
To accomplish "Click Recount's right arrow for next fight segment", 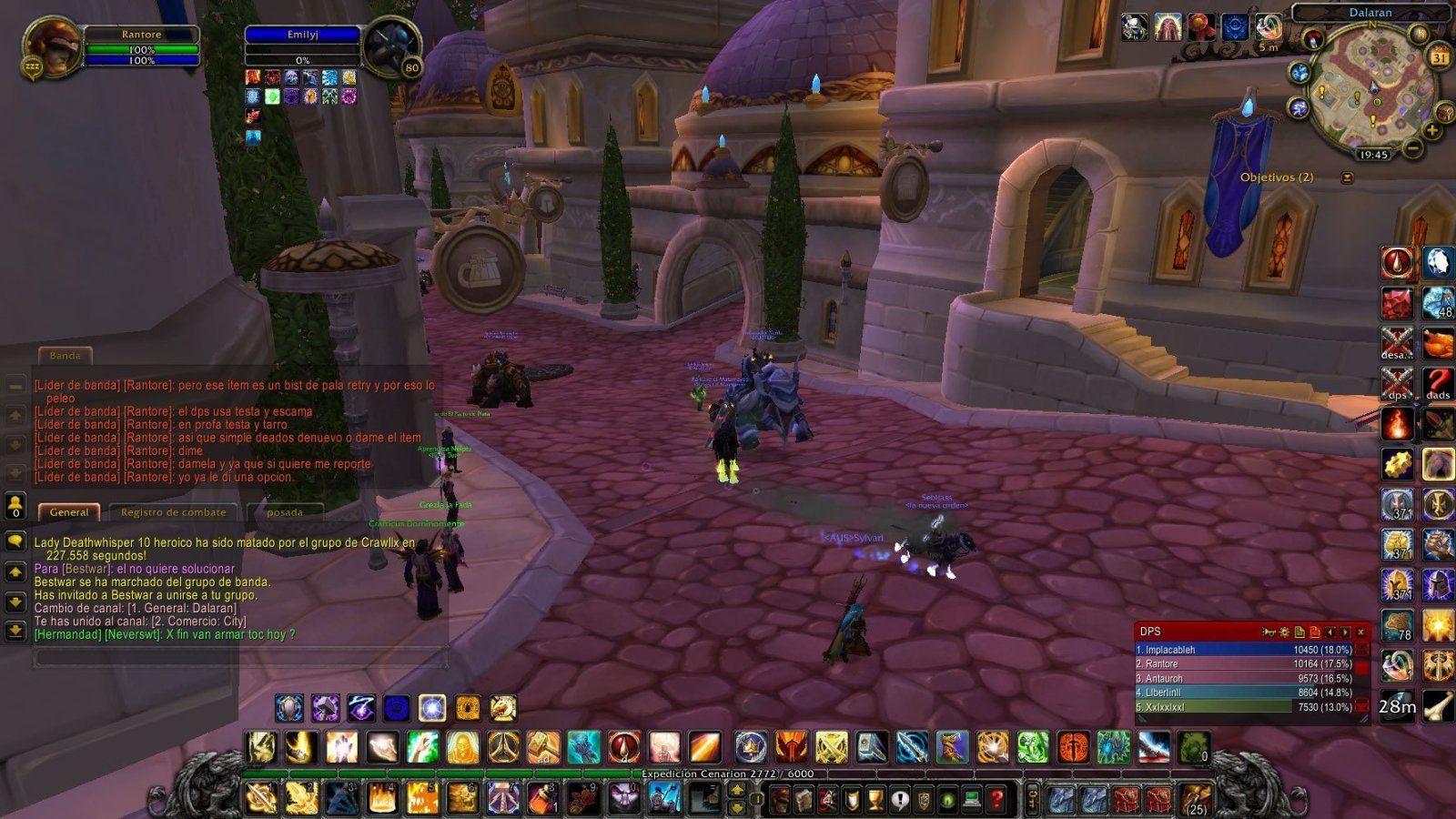I will [x=1345, y=632].
